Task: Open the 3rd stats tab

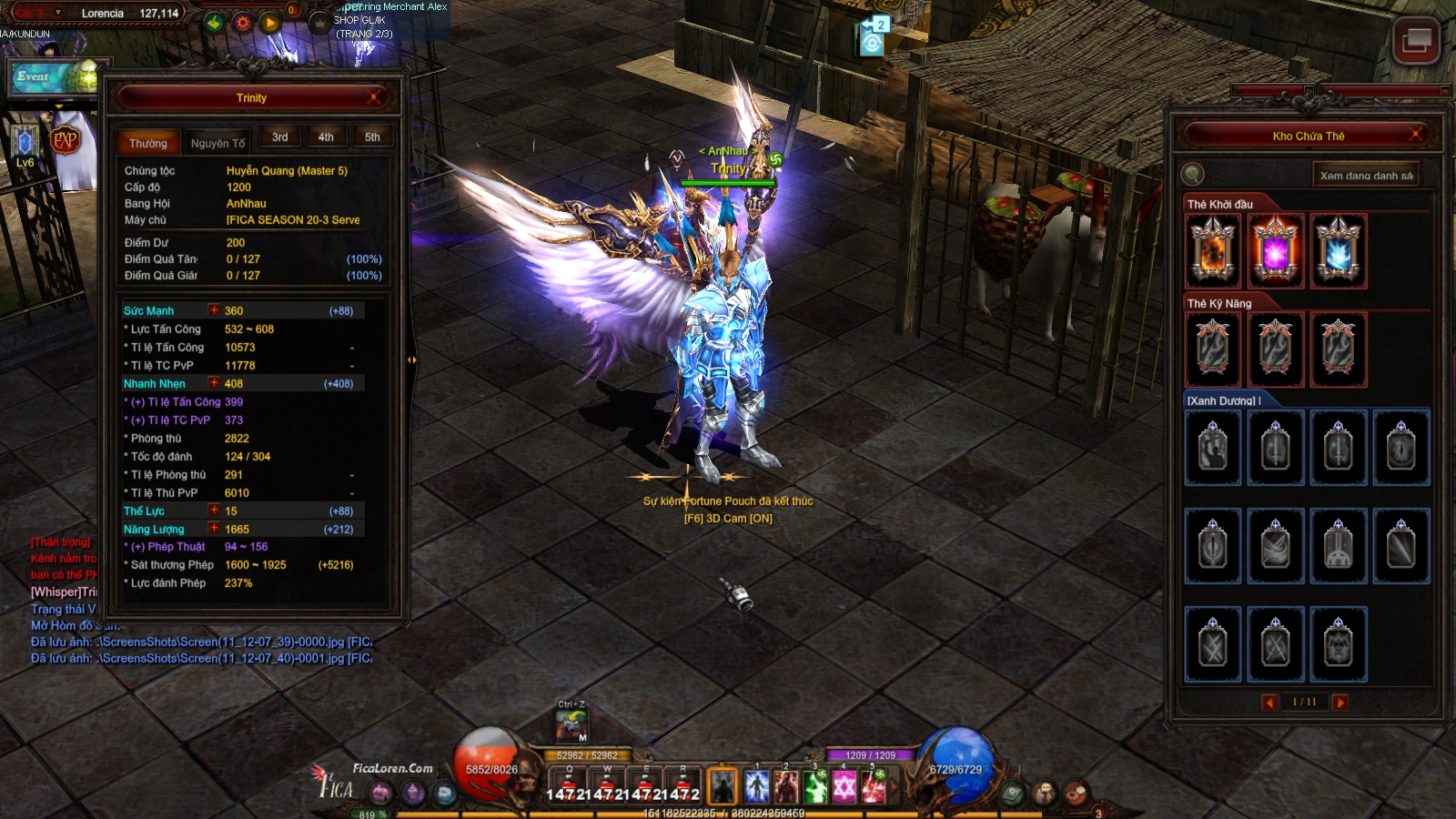Action: (279, 137)
